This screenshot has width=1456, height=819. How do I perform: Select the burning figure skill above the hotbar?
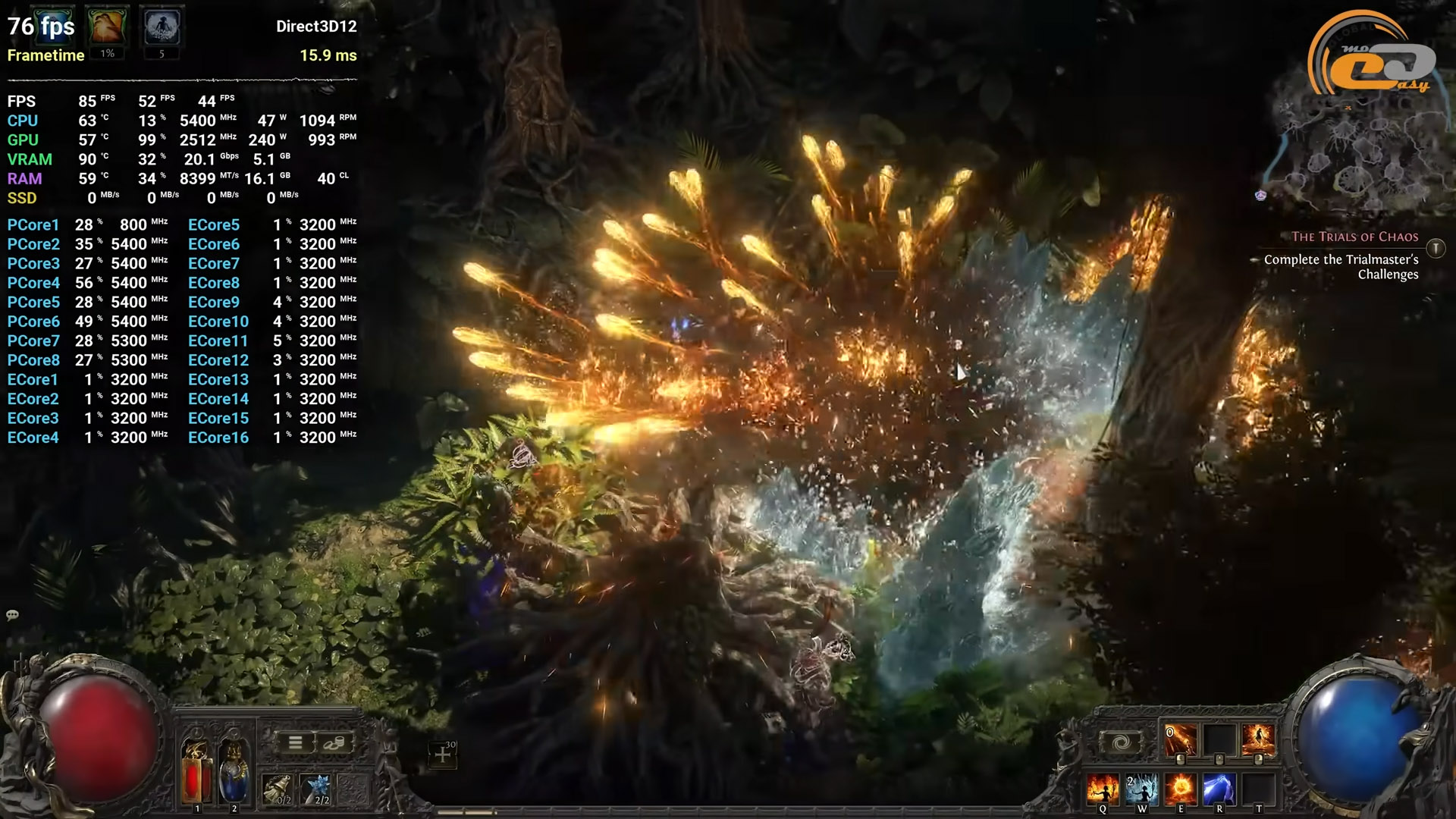(x=1257, y=740)
